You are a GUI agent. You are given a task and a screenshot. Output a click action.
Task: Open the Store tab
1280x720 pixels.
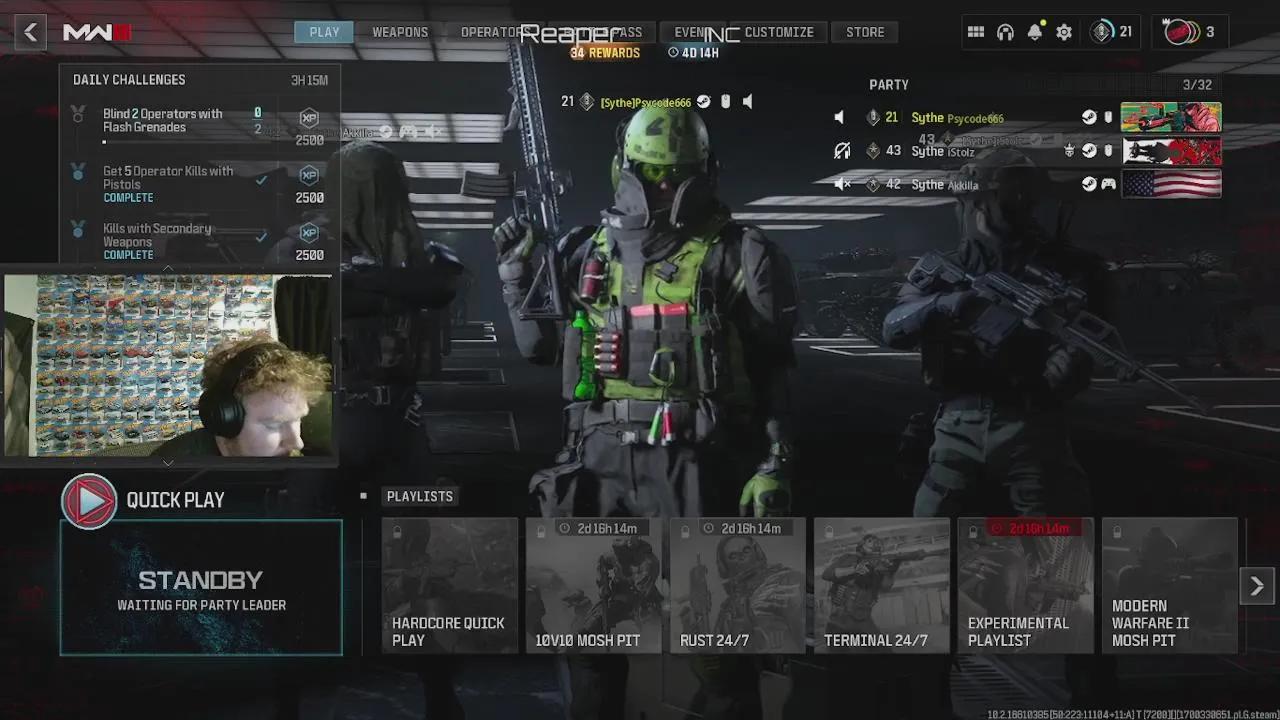[x=865, y=32]
